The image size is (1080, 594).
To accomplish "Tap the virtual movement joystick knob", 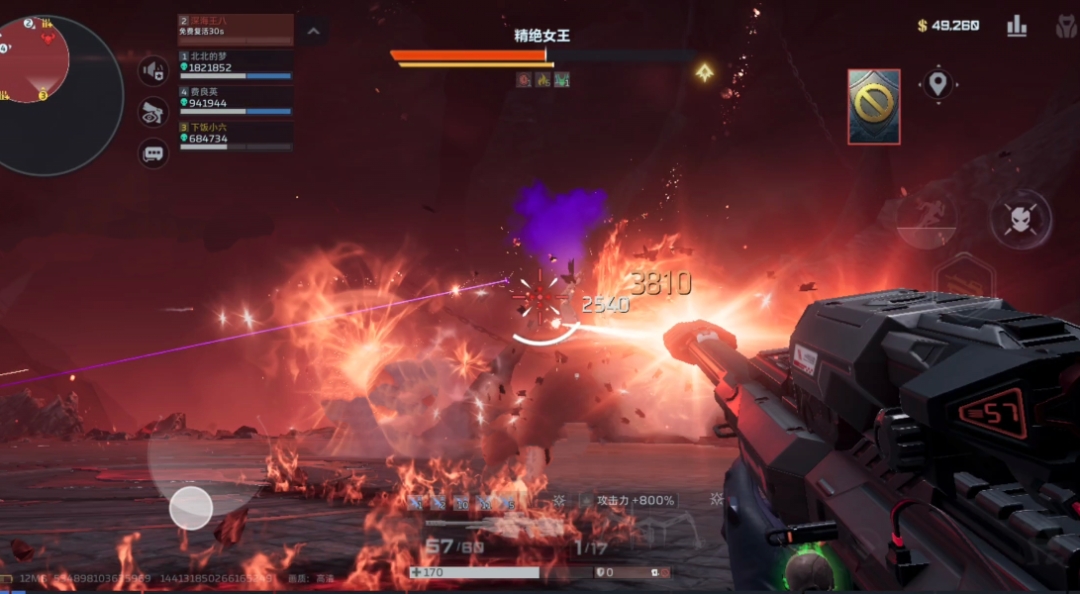I will [190, 508].
